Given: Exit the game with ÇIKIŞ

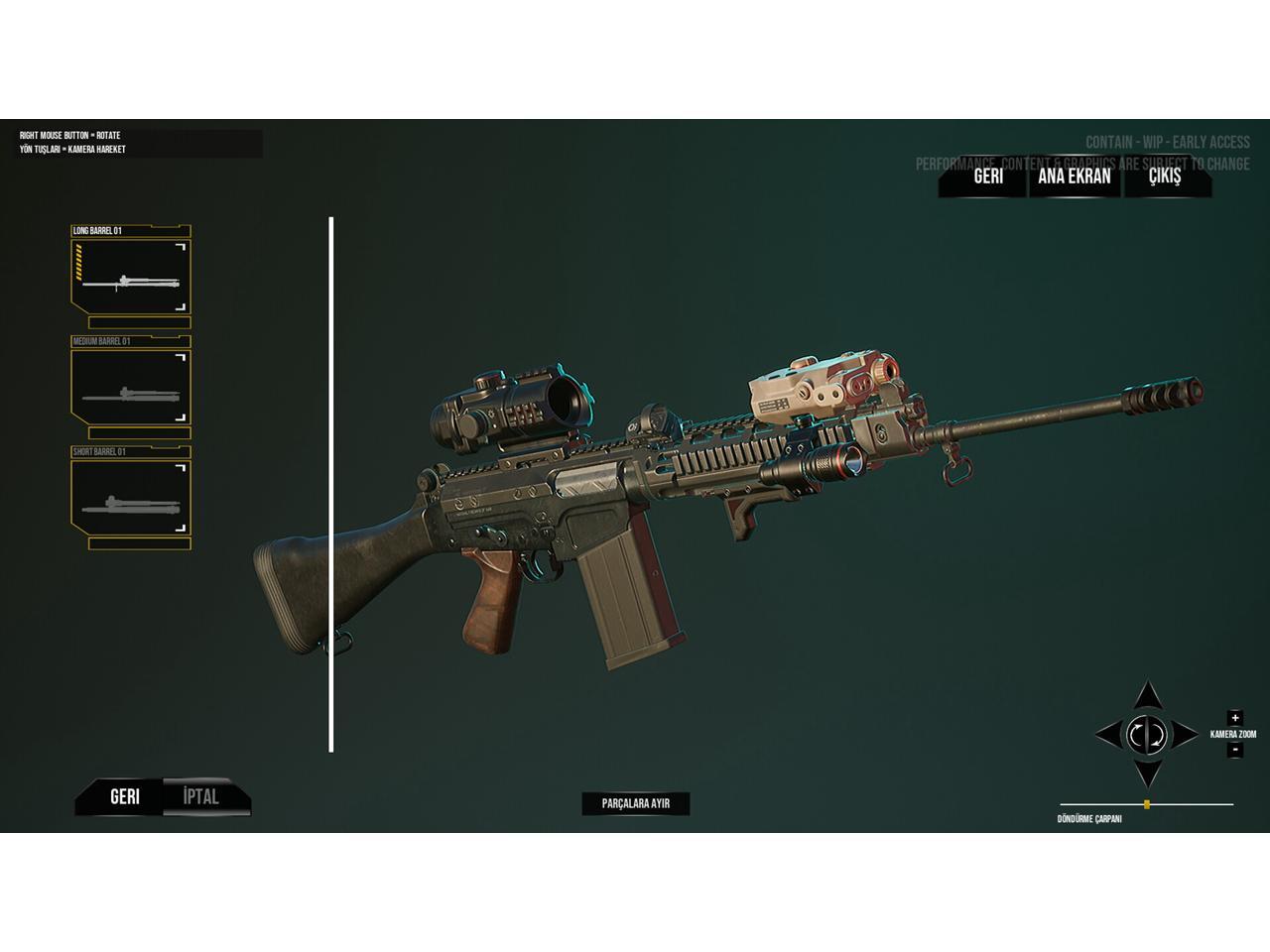Looking at the screenshot, I should click(1165, 177).
